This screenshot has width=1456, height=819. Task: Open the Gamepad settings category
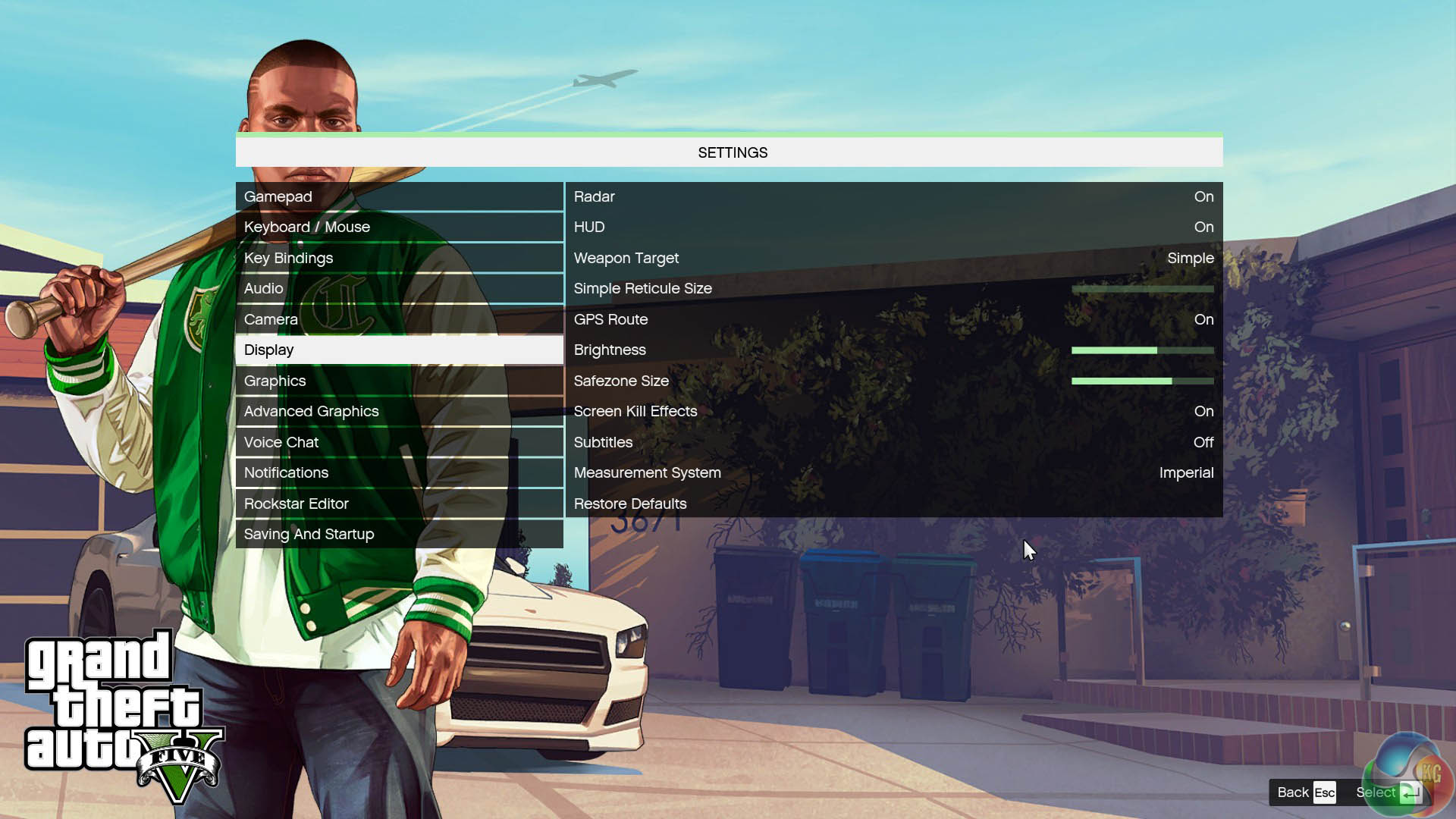click(x=399, y=196)
